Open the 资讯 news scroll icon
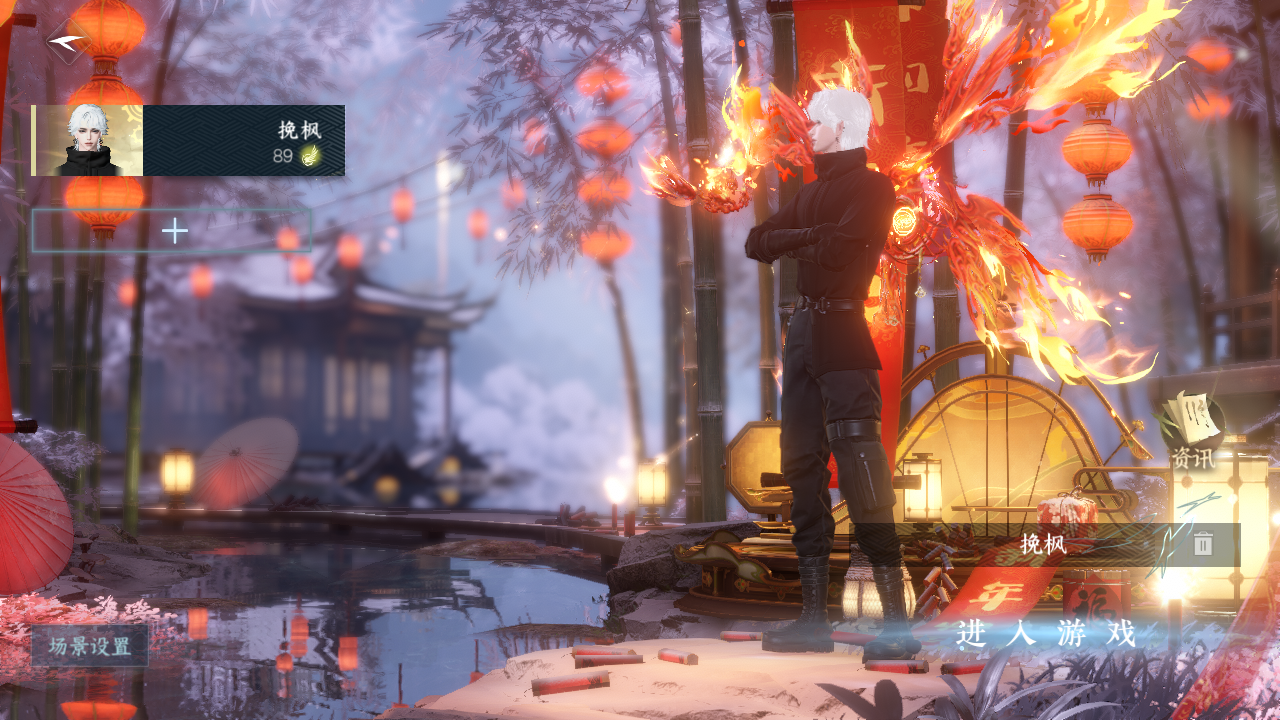Image resolution: width=1280 pixels, height=720 pixels. (x=1193, y=430)
